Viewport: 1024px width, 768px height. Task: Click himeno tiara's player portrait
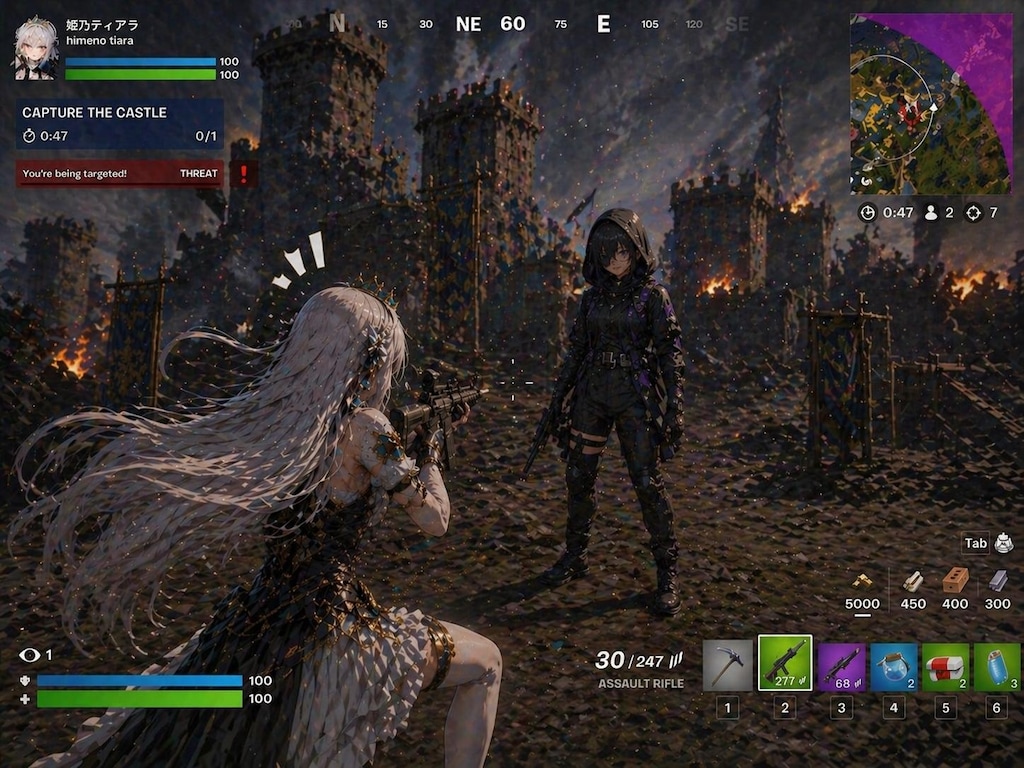[35, 48]
